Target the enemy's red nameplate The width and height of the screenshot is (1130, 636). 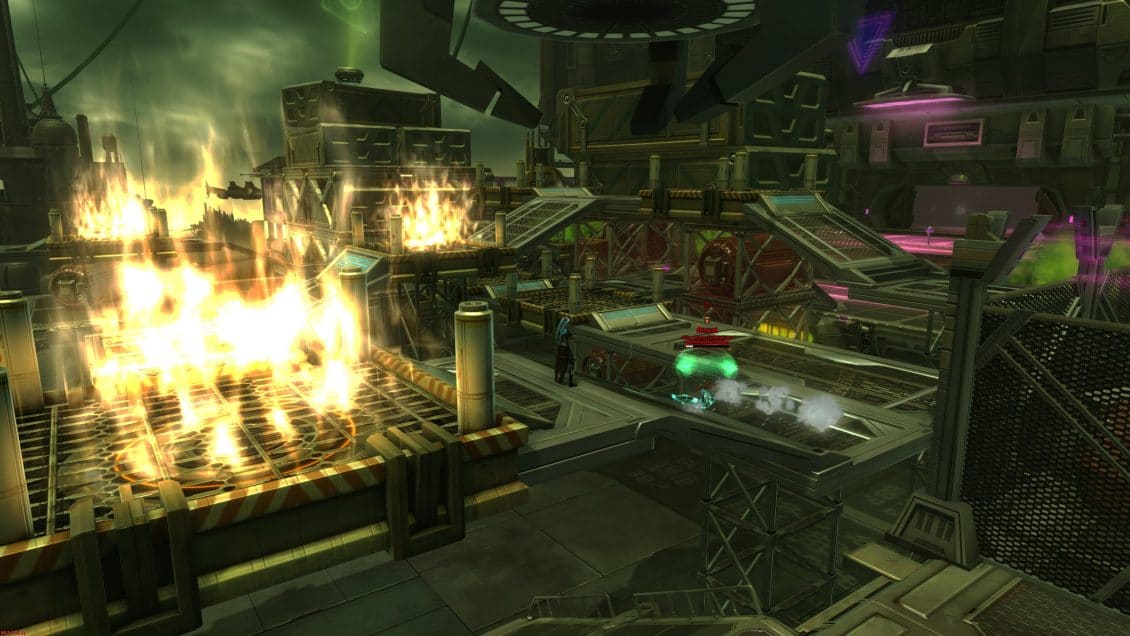(708, 338)
